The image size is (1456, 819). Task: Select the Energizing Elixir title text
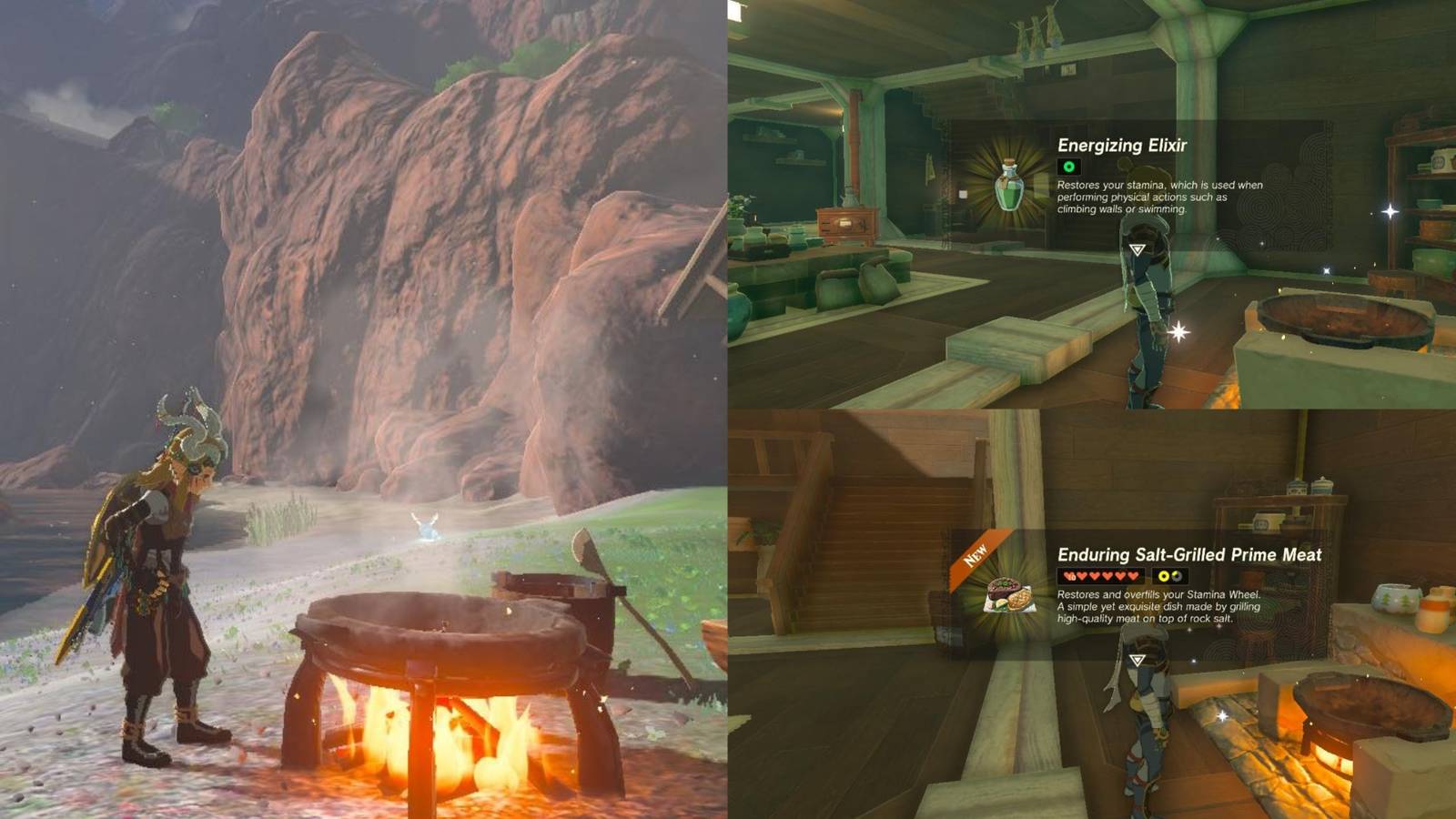1122,146
